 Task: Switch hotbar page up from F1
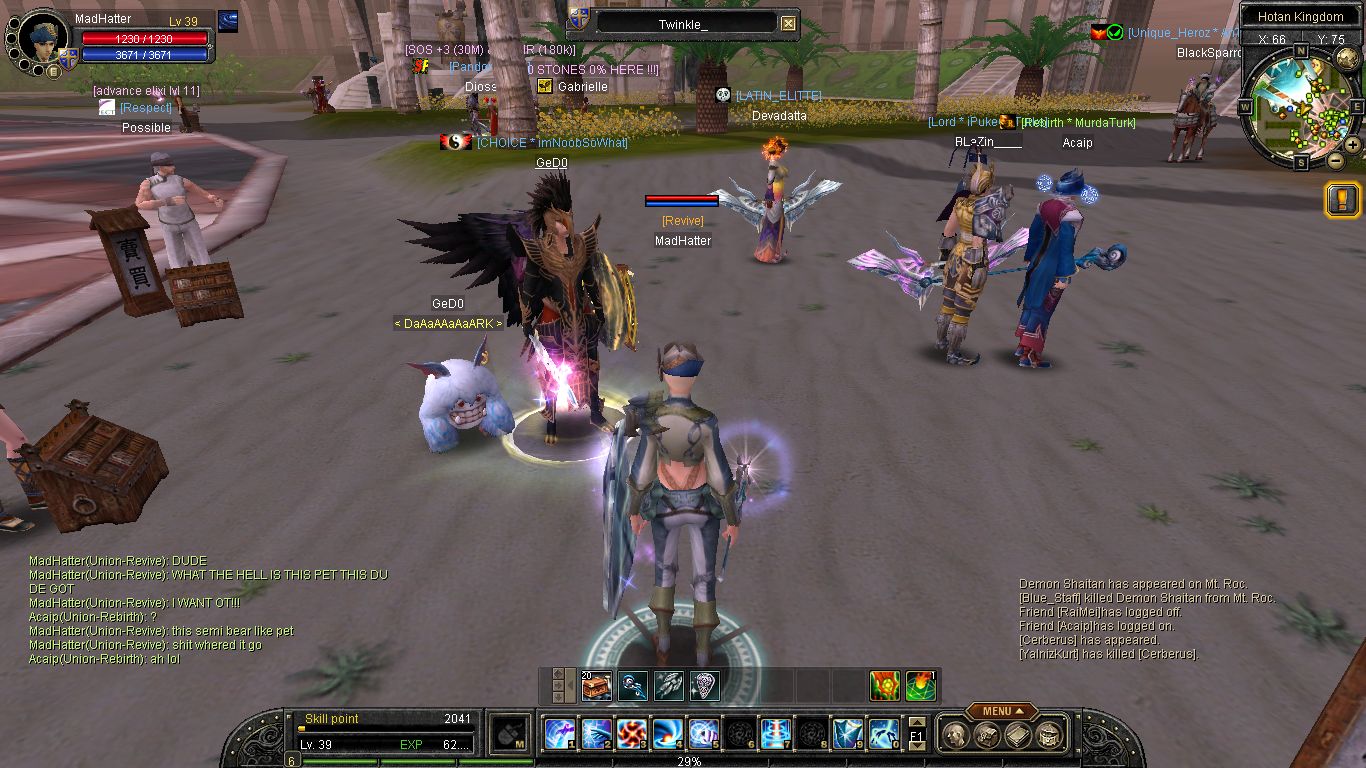click(x=916, y=723)
